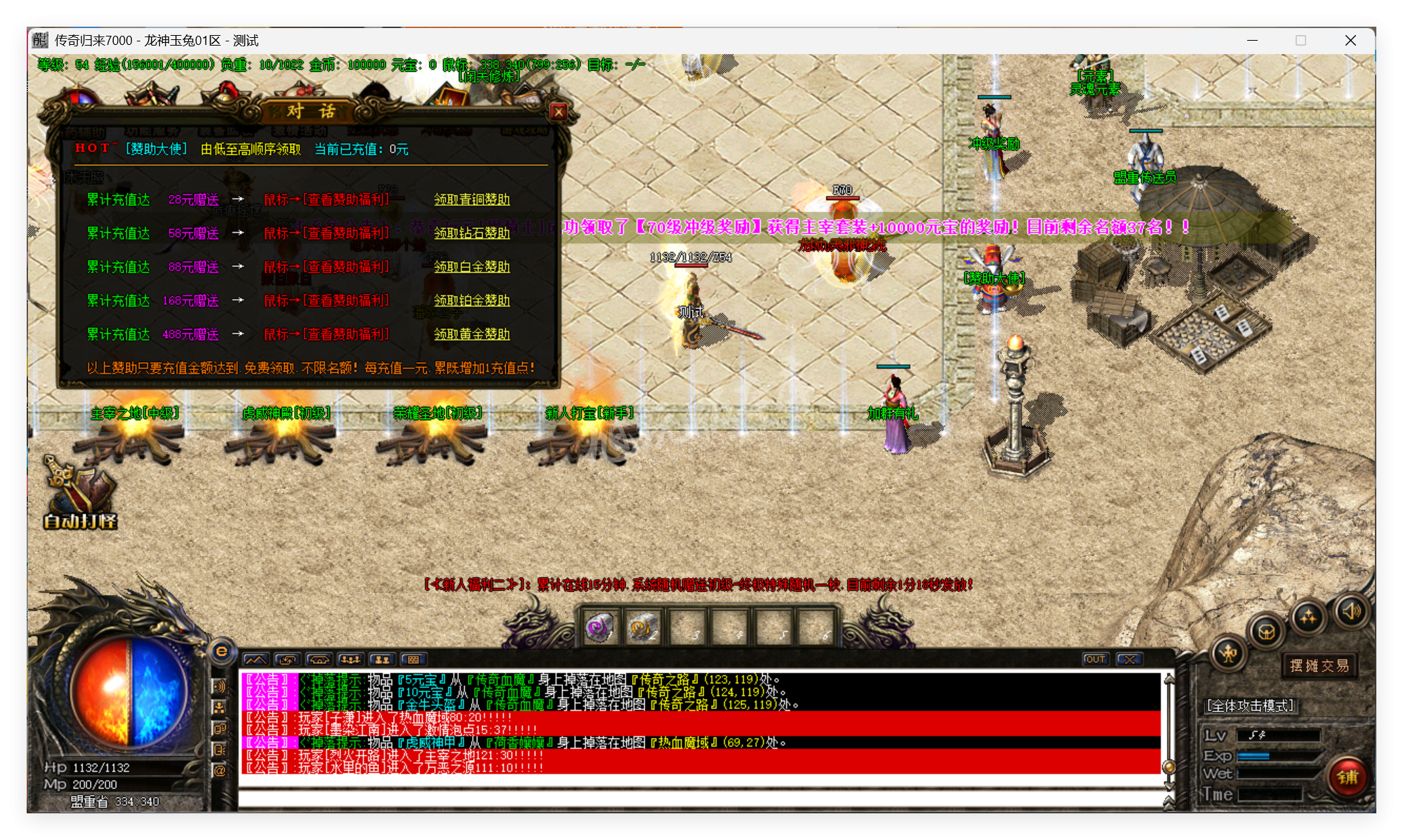Click the OUT toggle on the chat bar

[1096, 659]
